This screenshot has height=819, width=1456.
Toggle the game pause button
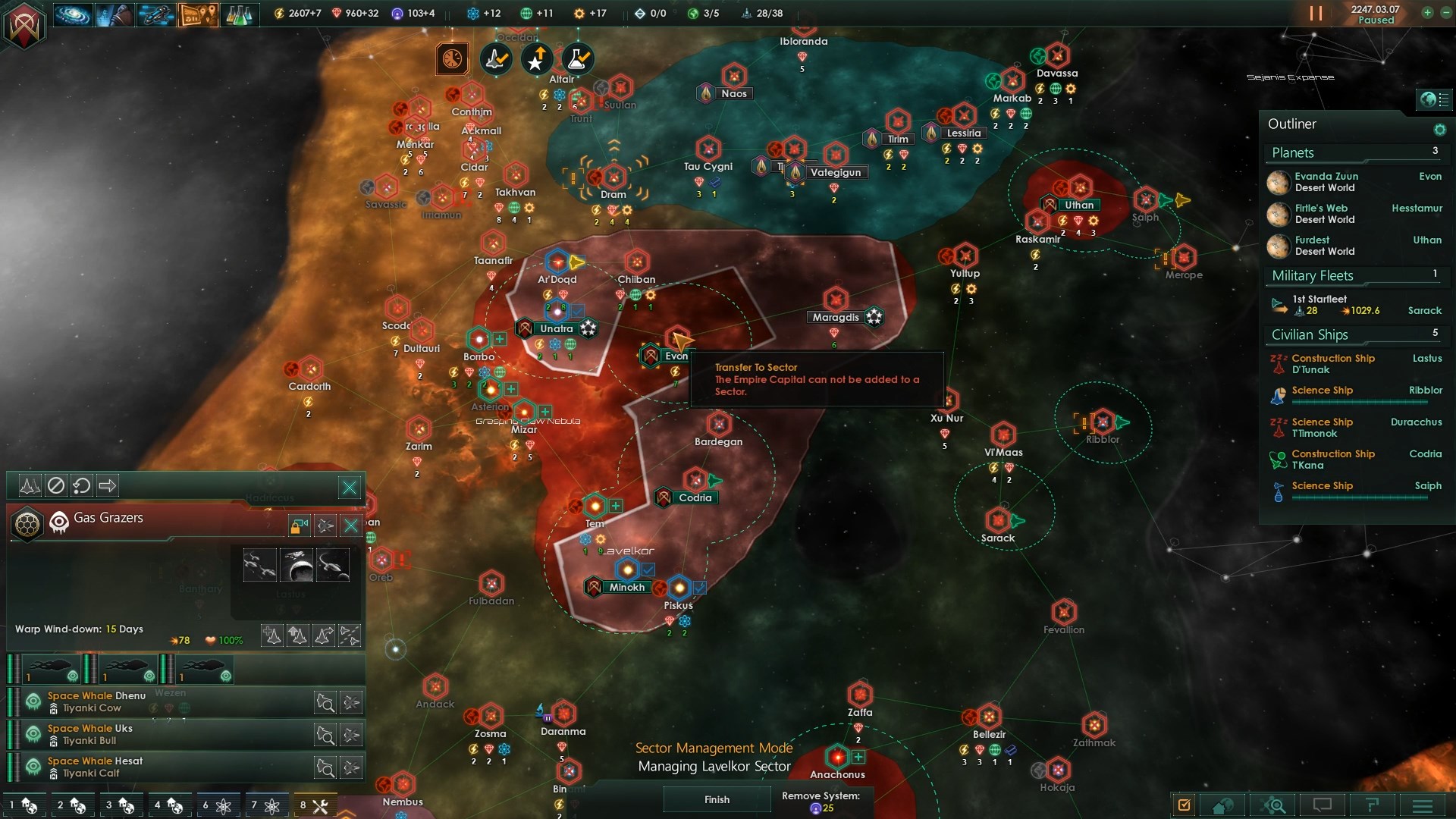tap(1316, 14)
